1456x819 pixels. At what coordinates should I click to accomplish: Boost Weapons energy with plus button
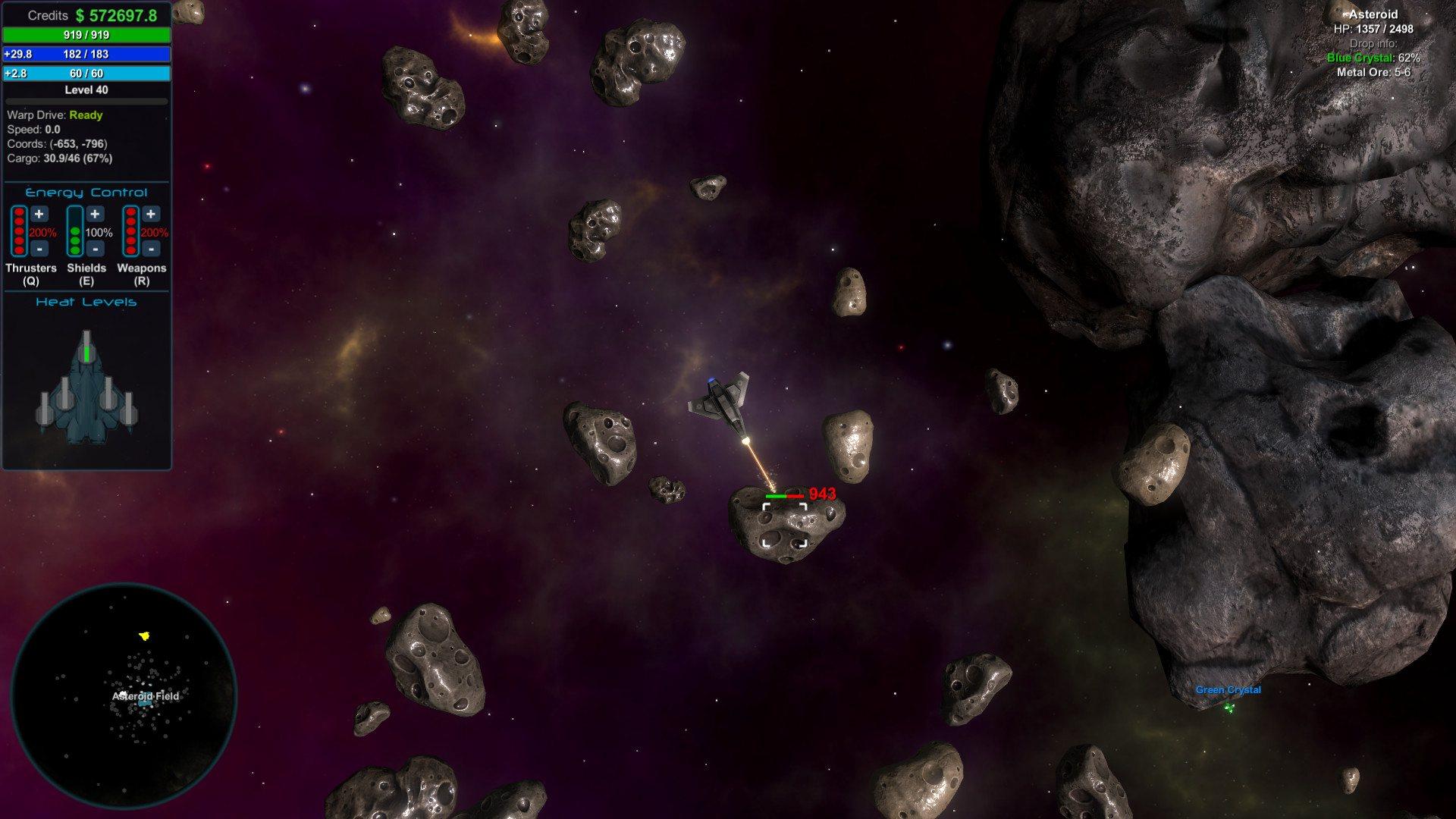(151, 215)
